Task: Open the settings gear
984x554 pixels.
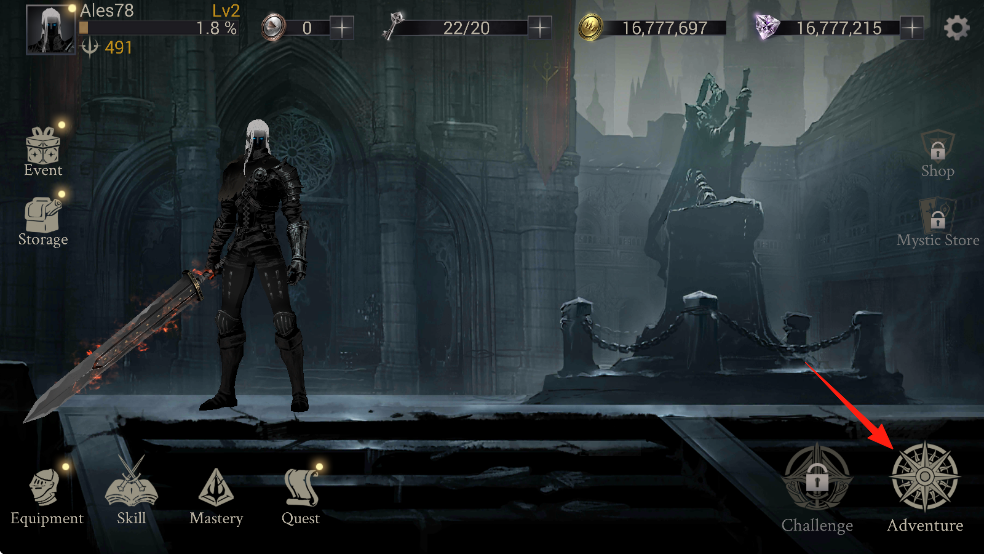Action: pyautogui.click(x=957, y=27)
